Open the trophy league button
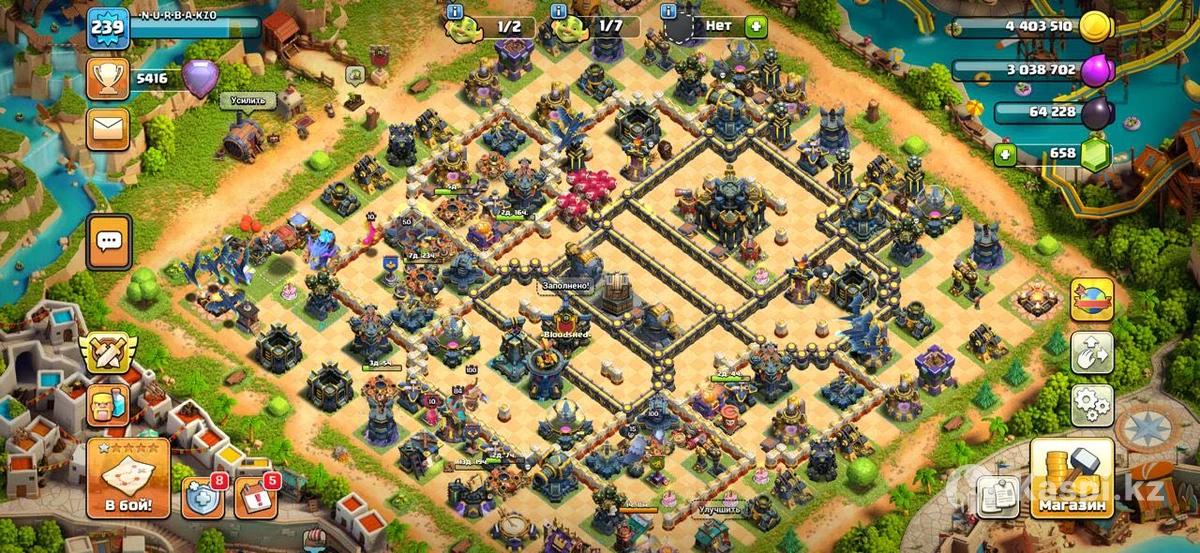Screen dimensions: 1200x553 [x=107, y=78]
